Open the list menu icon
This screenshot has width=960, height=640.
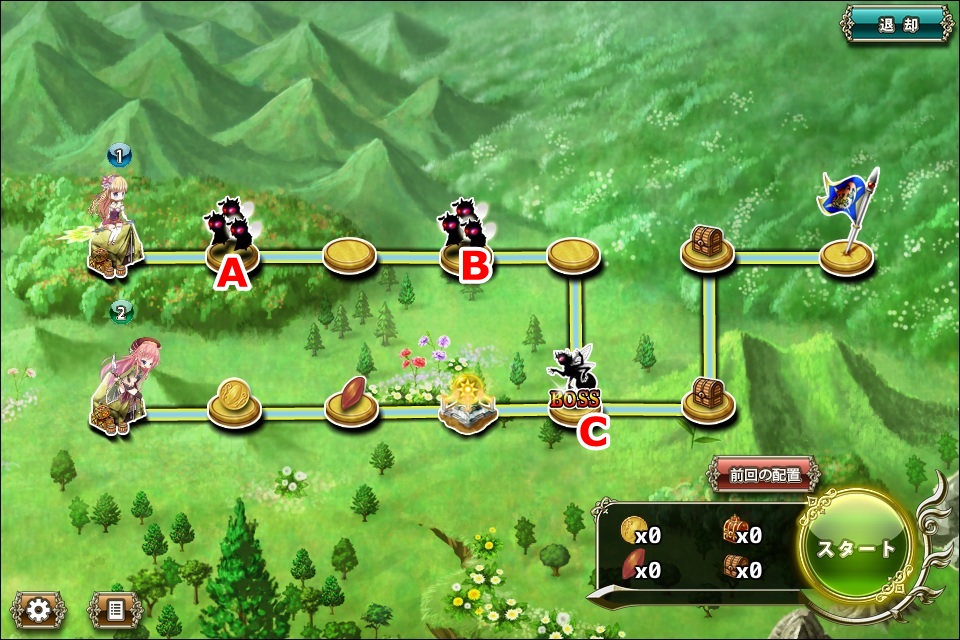pos(114,609)
